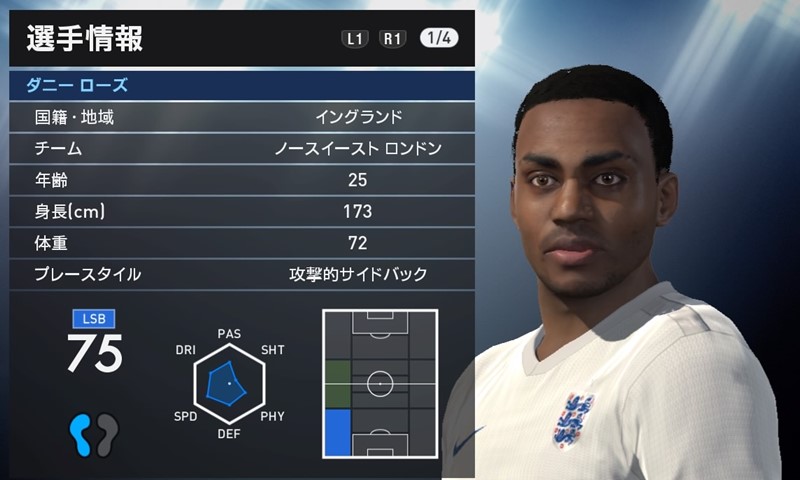Screen dimensions: 800x480
Task: Choose the プレースタイル row
Action: click(240, 274)
